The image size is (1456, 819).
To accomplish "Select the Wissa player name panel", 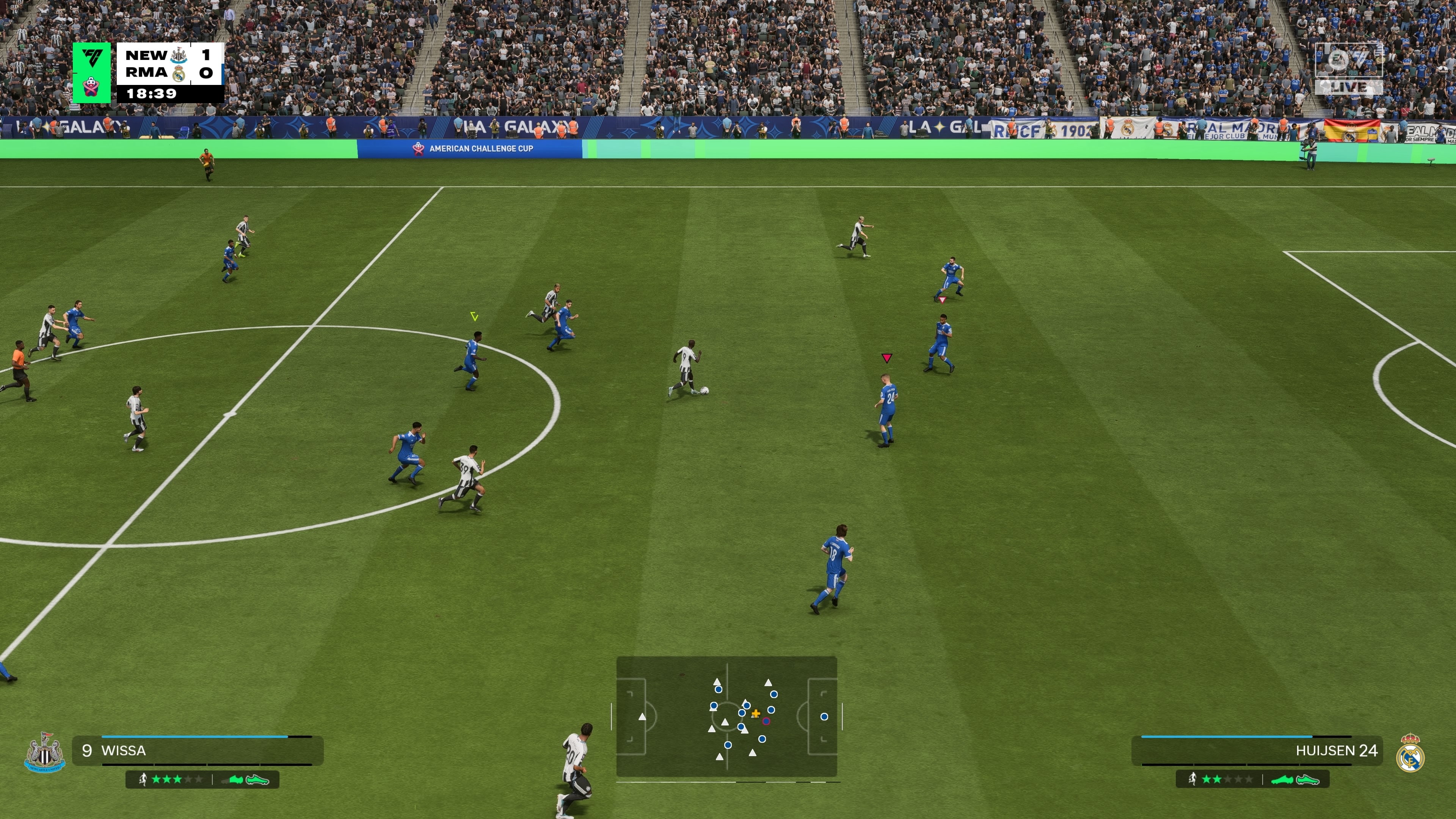I will [198, 751].
